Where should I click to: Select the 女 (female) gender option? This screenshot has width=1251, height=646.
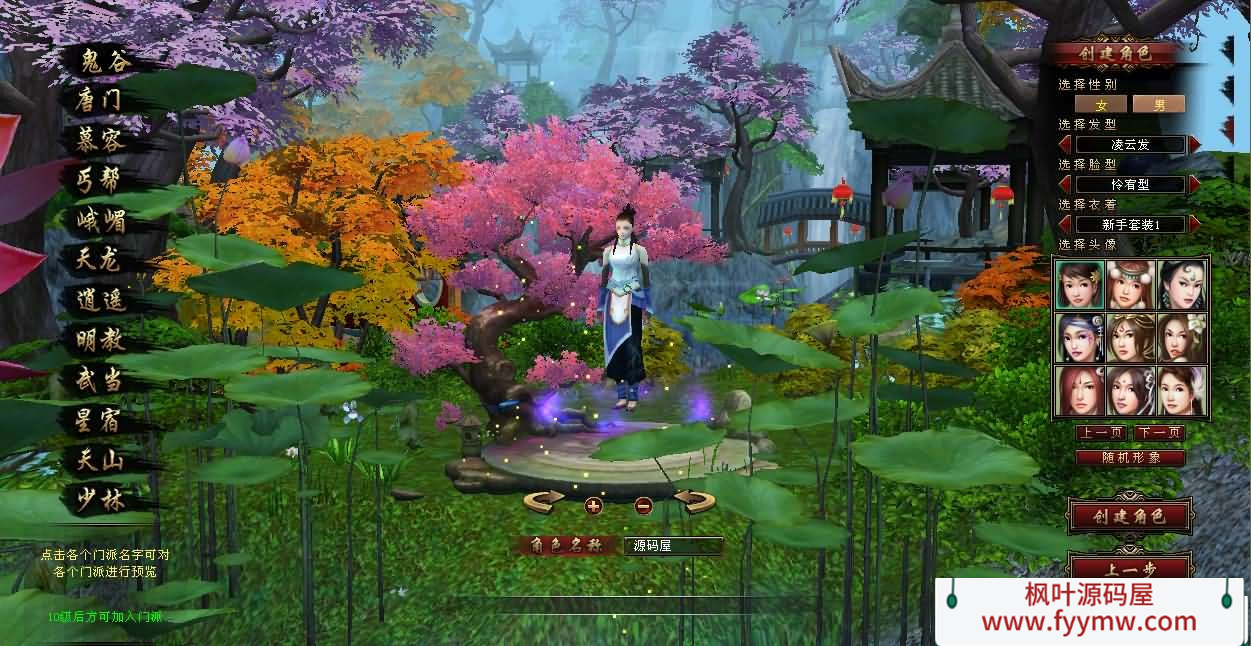click(1101, 104)
